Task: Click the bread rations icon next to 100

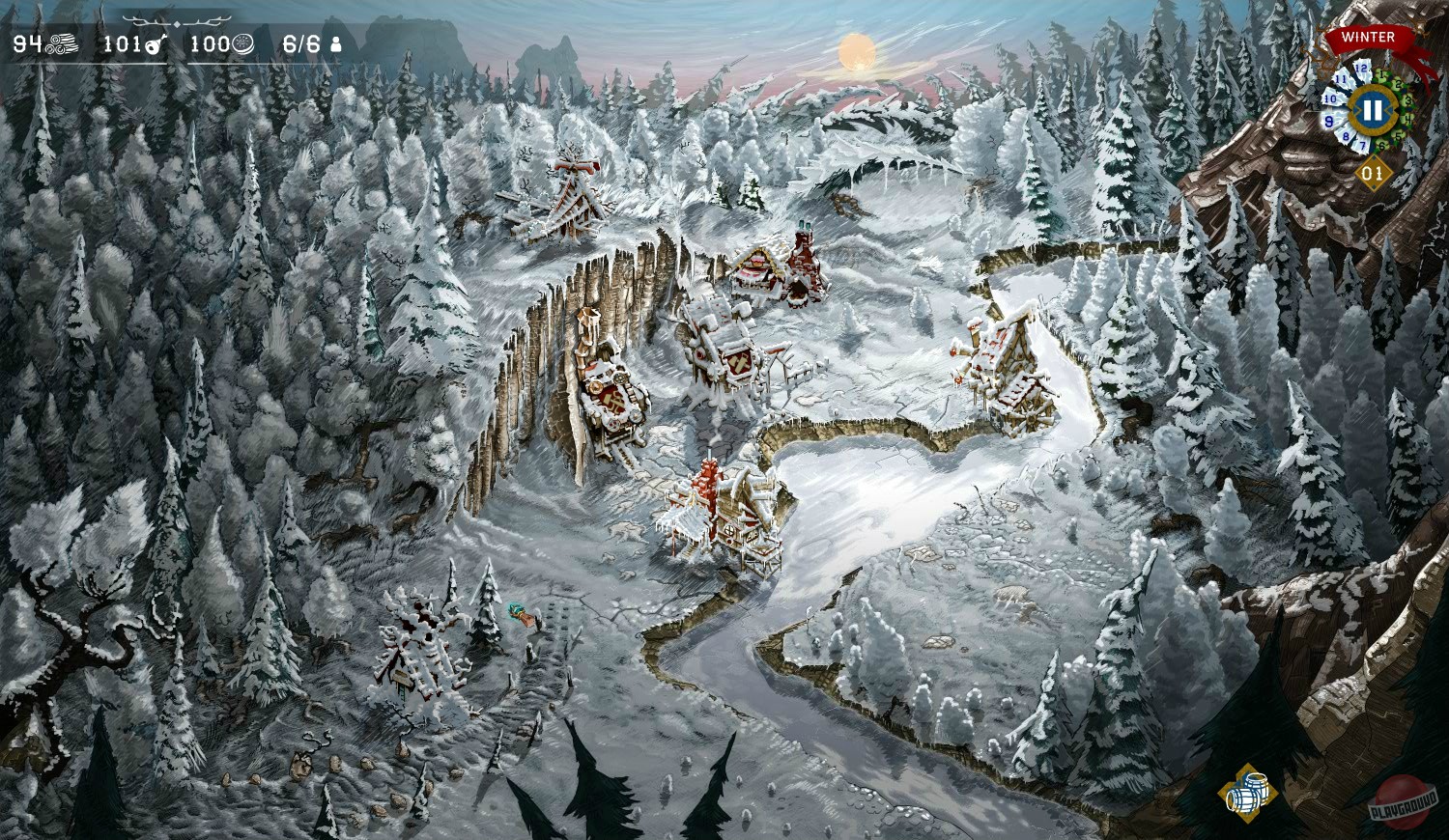Action: pyautogui.click(x=241, y=43)
